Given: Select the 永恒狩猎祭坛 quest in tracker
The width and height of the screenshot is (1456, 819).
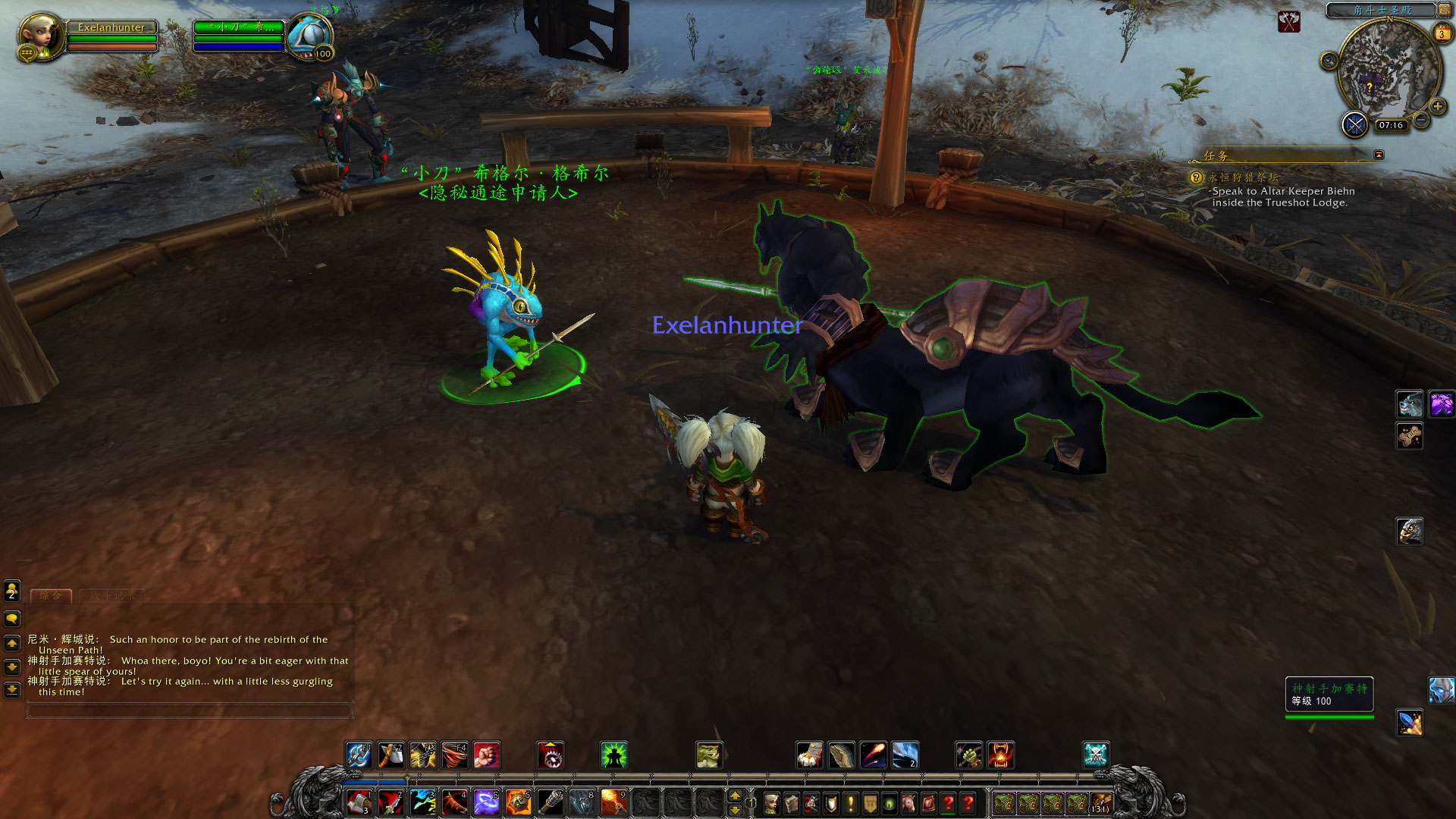Looking at the screenshot, I should pyautogui.click(x=1244, y=177).
